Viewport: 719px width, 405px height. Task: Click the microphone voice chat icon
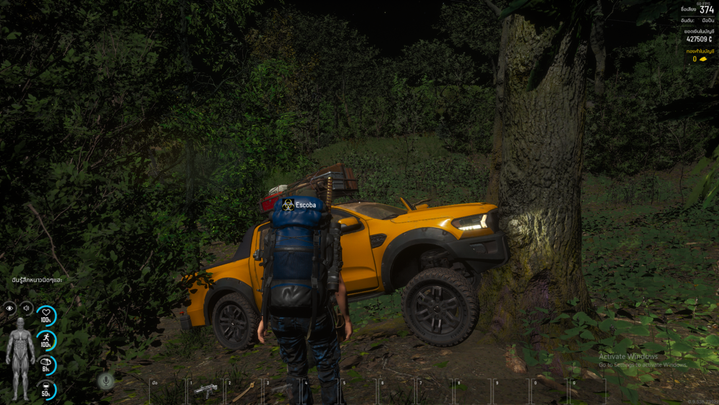[106, 381]
